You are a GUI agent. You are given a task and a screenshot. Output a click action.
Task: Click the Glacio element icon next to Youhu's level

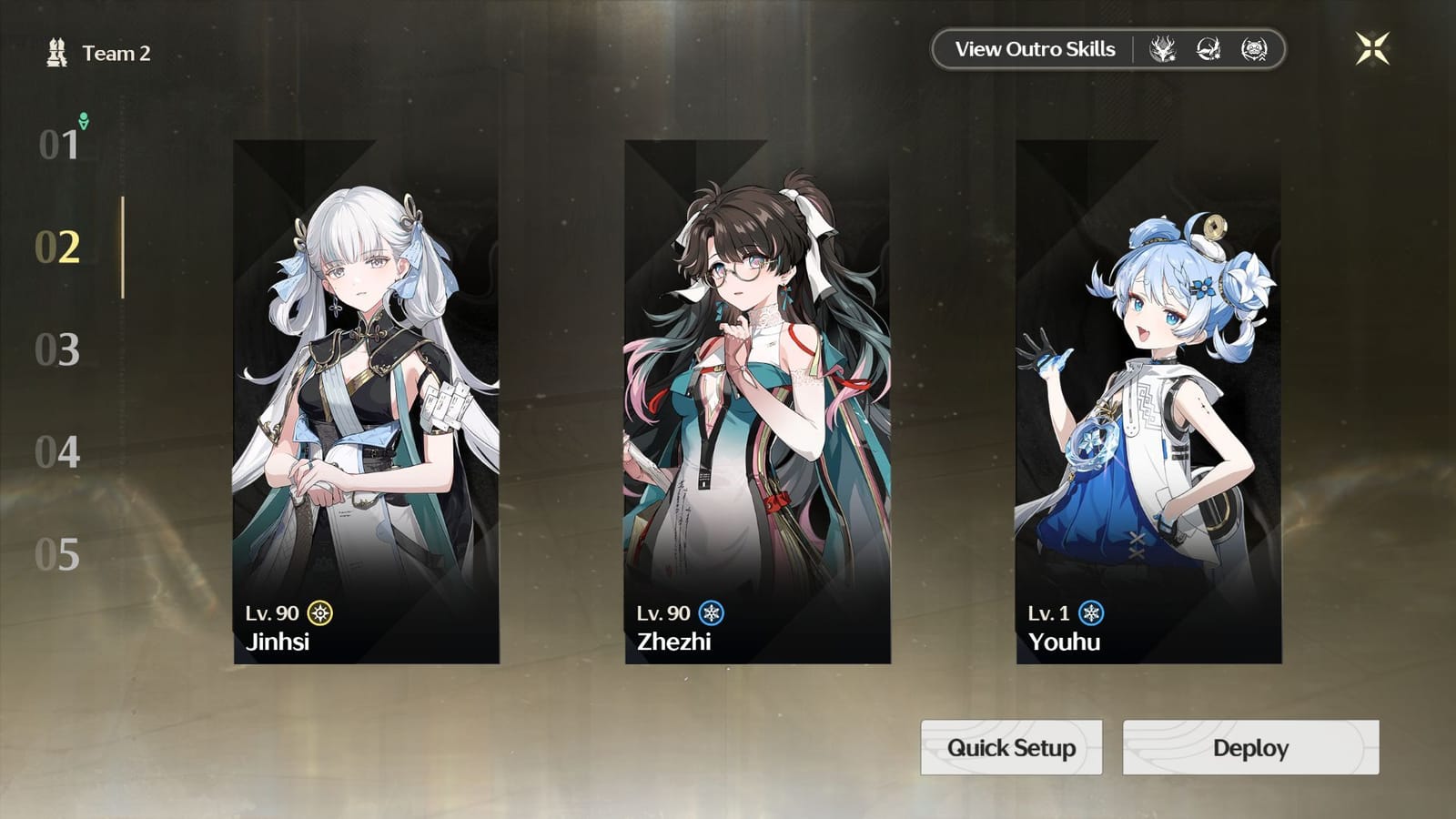tap(1089, 615)
